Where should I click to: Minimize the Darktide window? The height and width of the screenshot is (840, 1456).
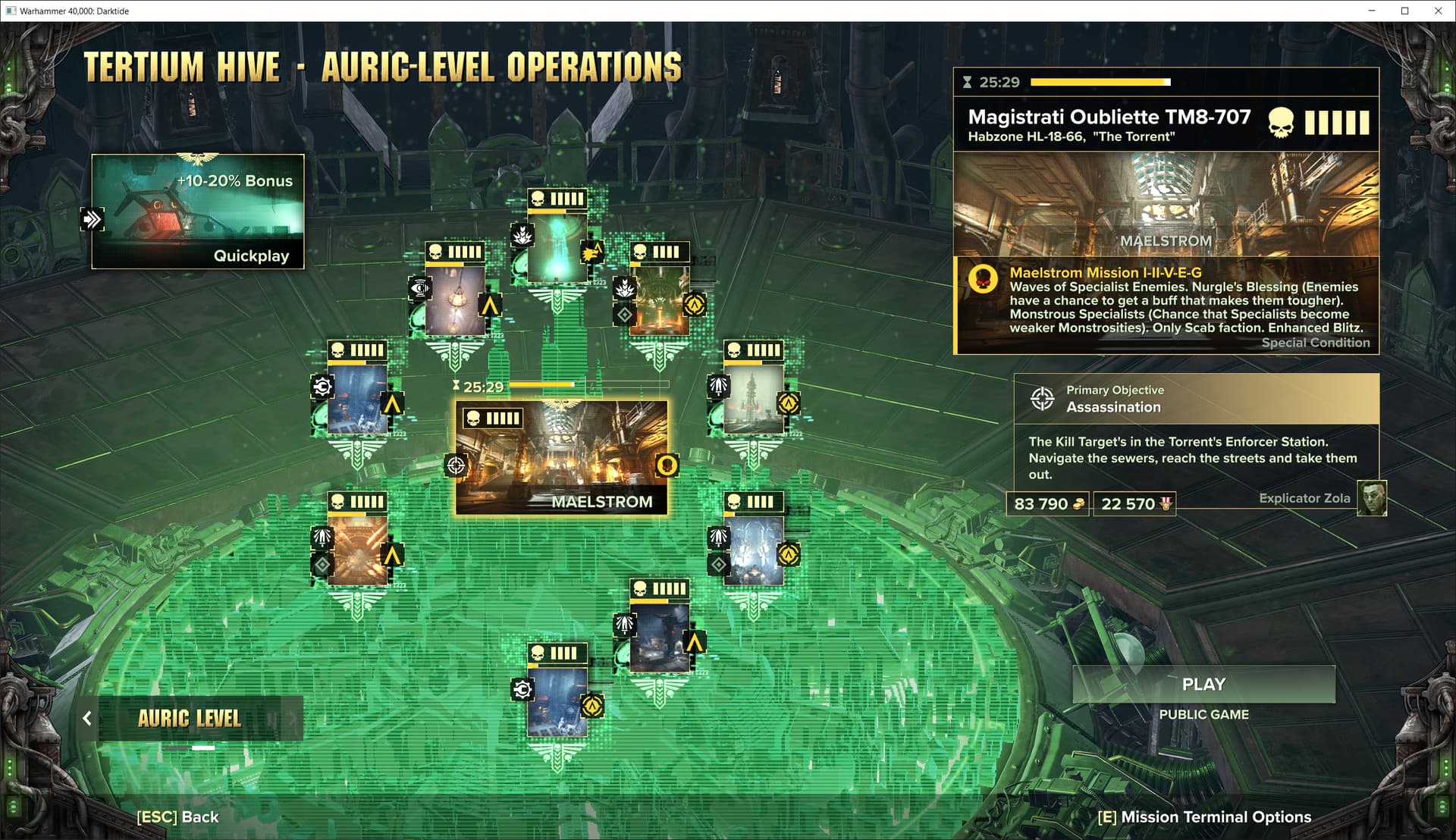1371,11
